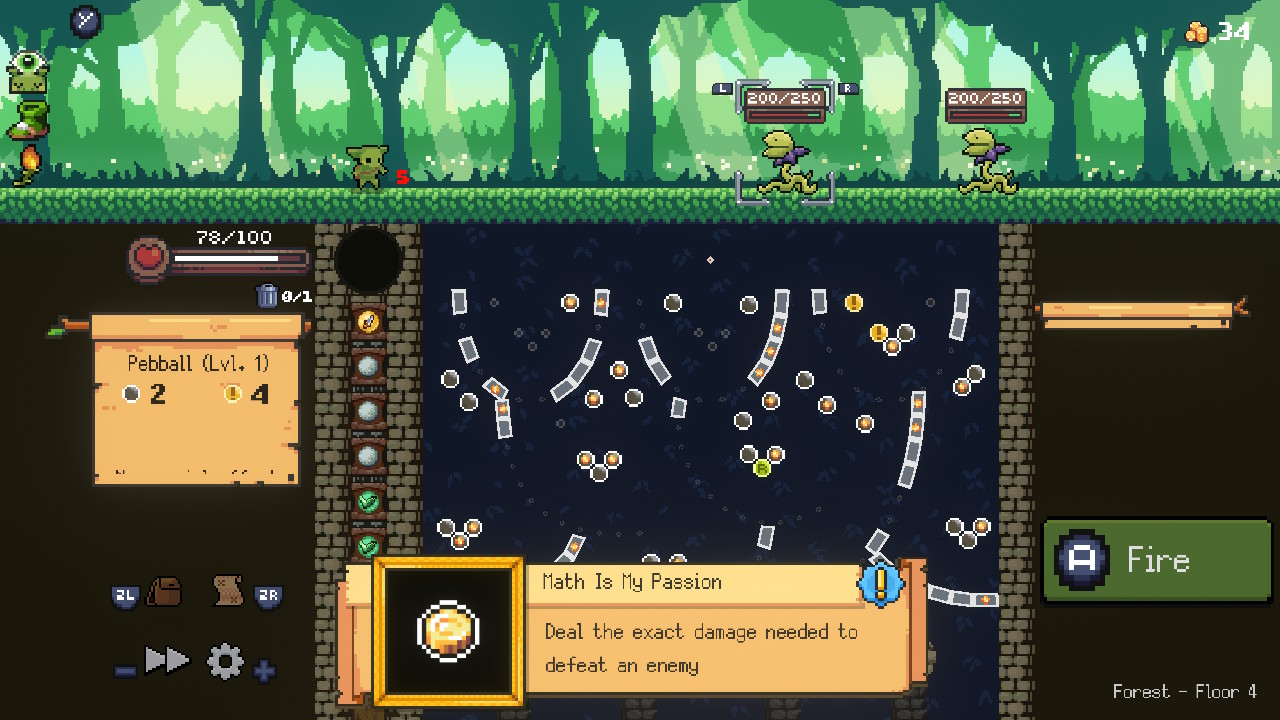Click the Fire button

[1157, 560]
